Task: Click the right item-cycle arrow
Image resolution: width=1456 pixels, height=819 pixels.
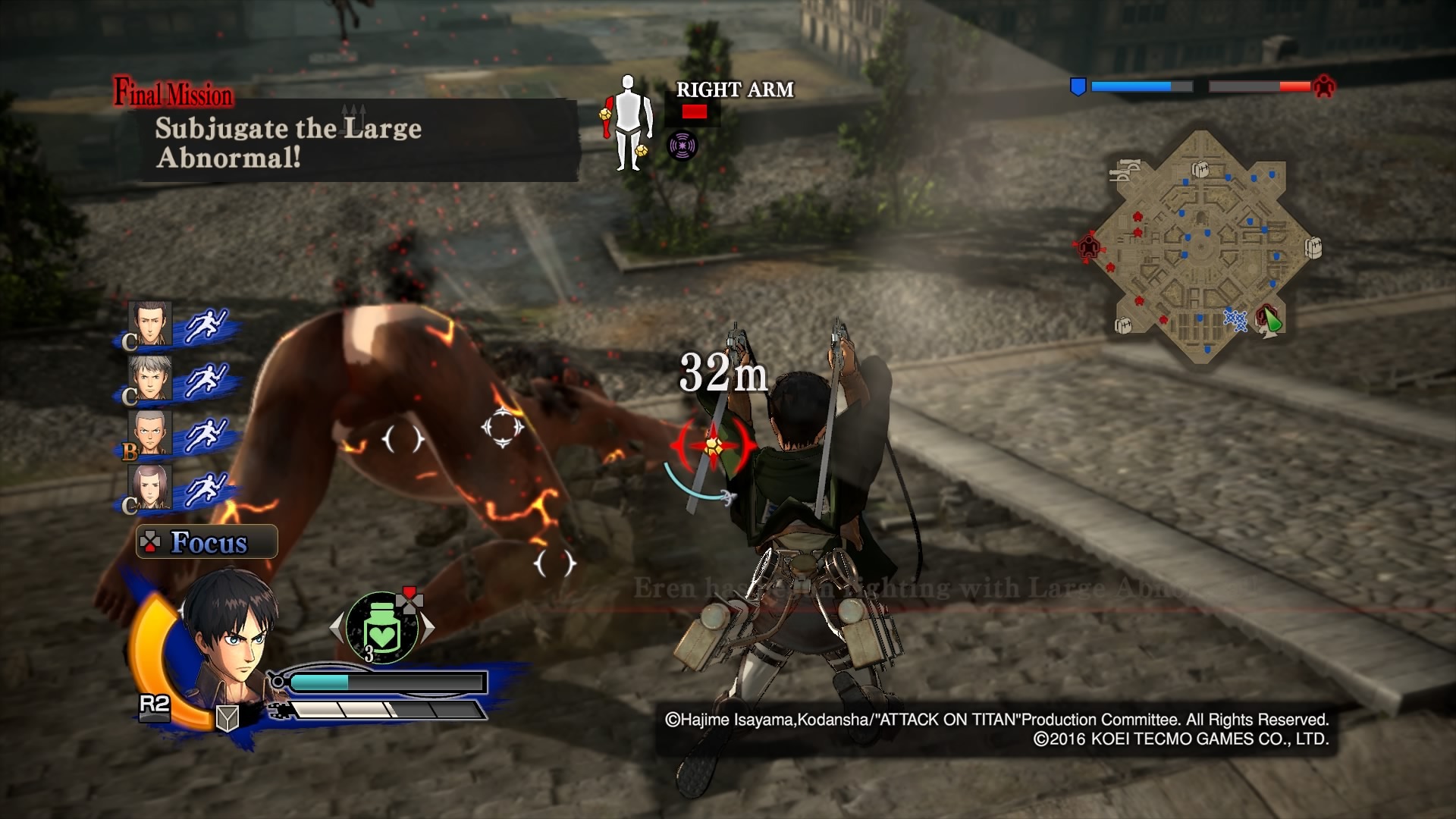Action: (x=429, y=627)
